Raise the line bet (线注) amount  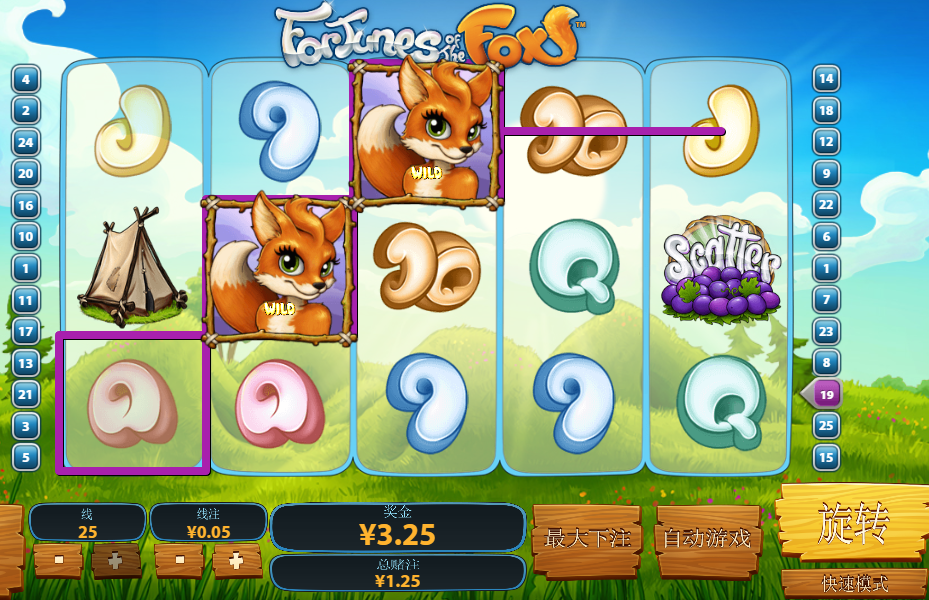236,561
